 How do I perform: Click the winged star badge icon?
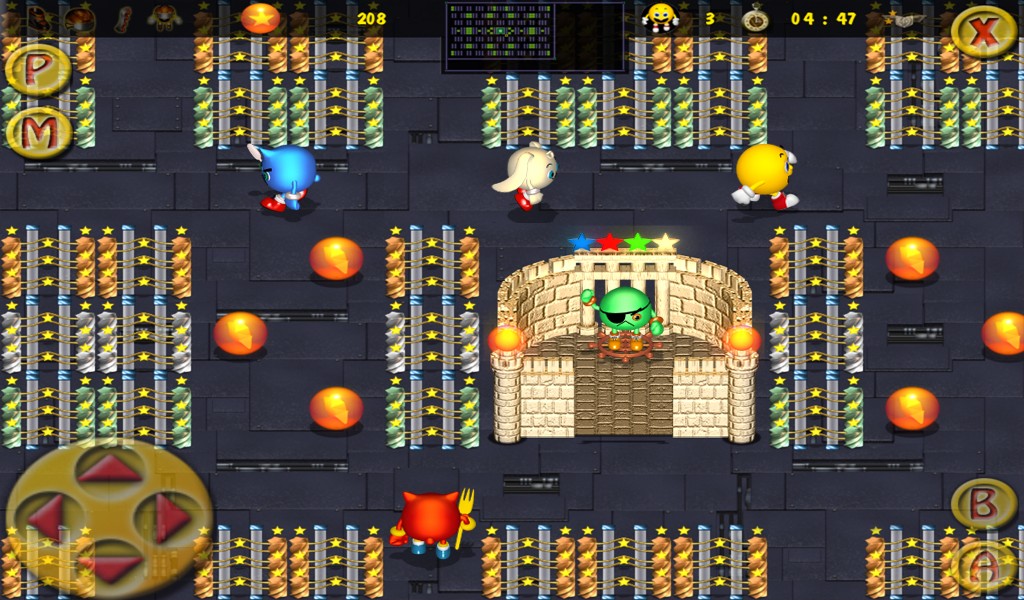coord(904,19)
